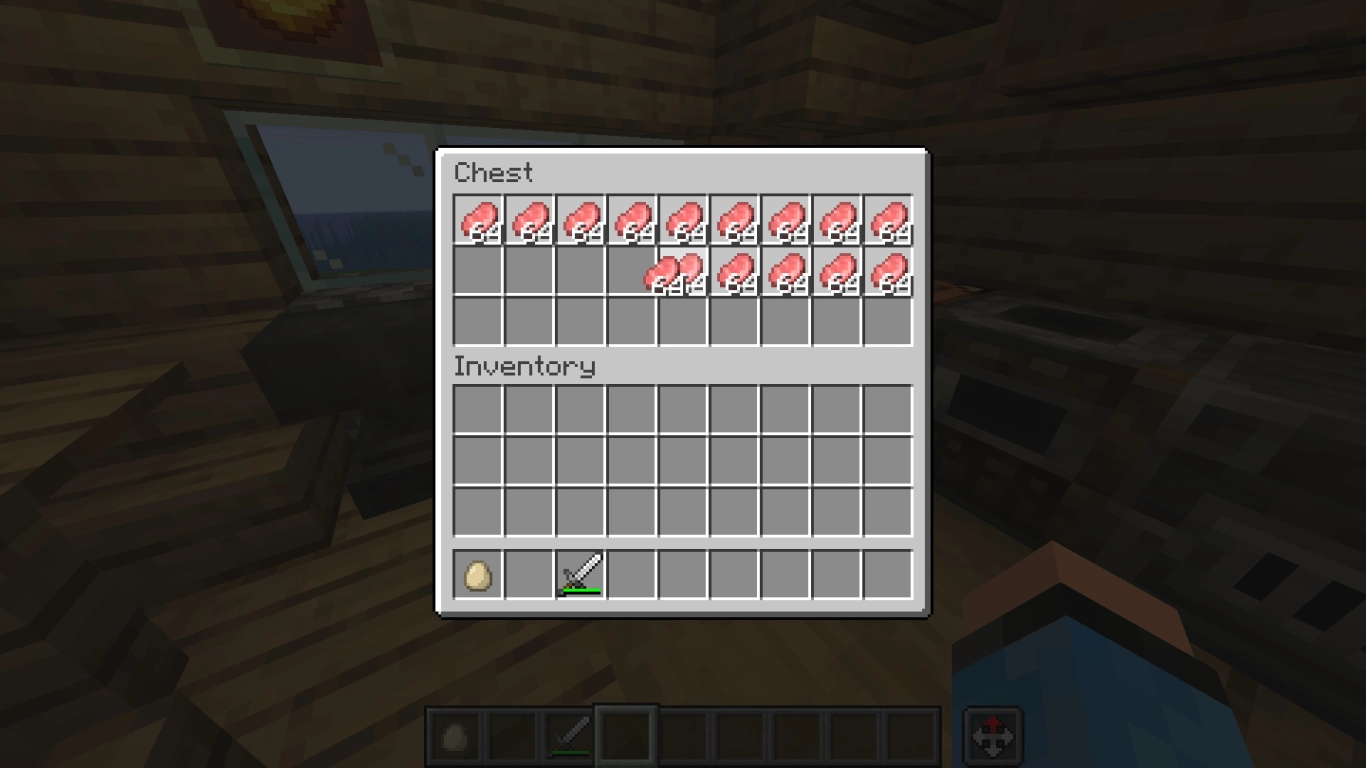Select the iron sword in the hotbar
This screenshot has width=1366, height=768.
[580, 571]
